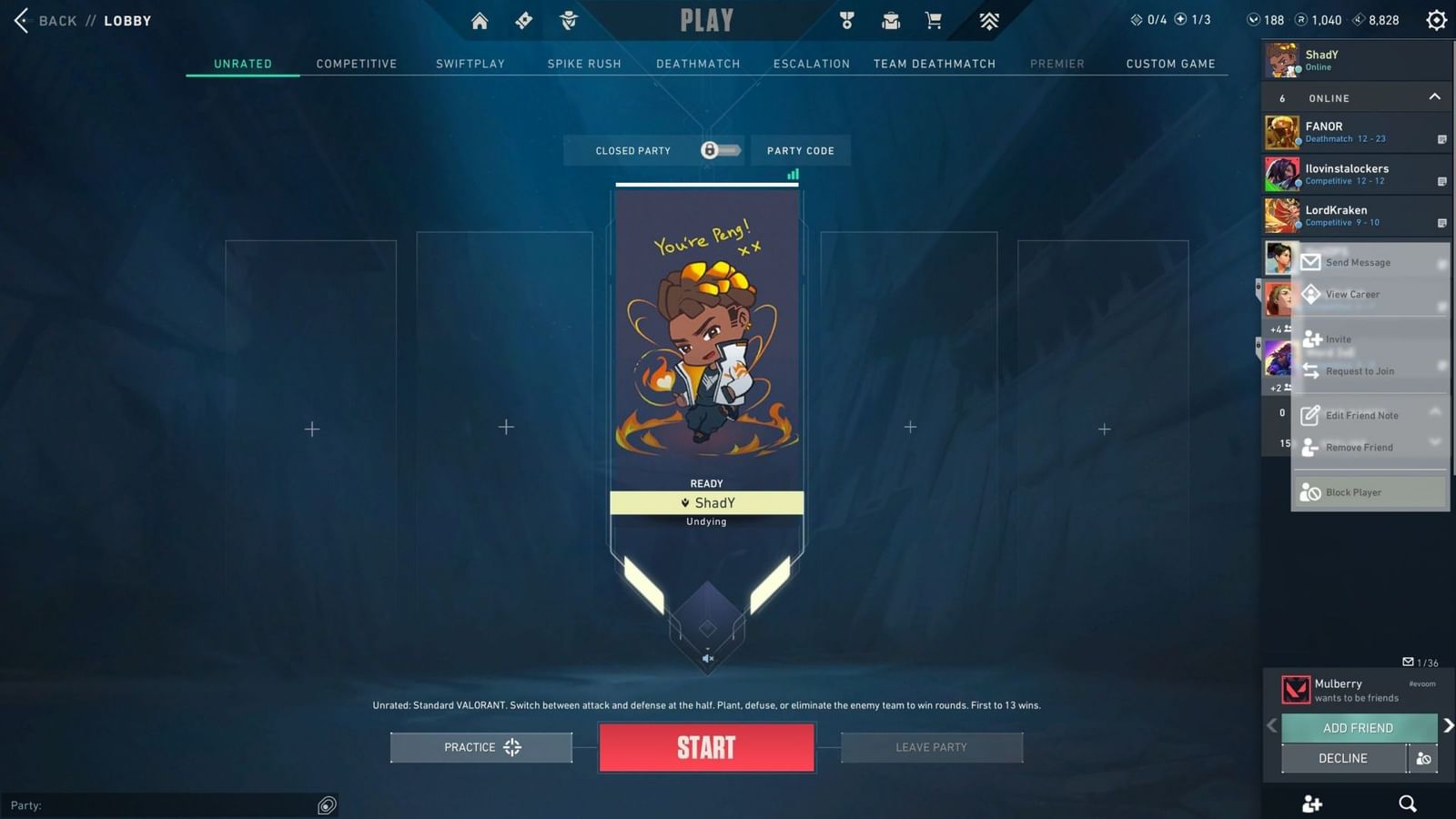Toggle the chat mute icon beside Party field
The image size is (1456, 819).
coord(327,805)
